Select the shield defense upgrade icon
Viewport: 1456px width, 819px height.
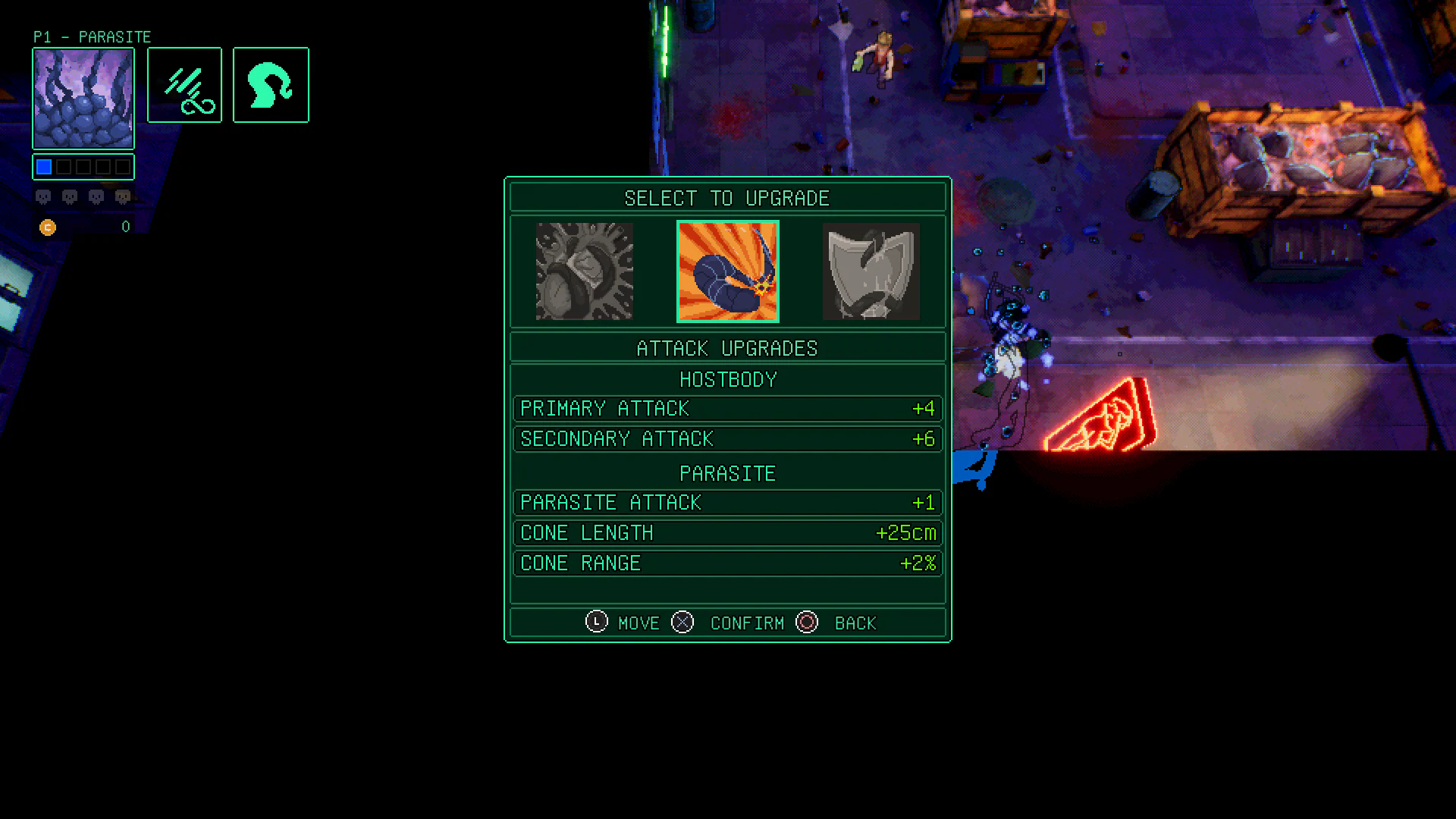pyautogui.click(x=871, y=271)
